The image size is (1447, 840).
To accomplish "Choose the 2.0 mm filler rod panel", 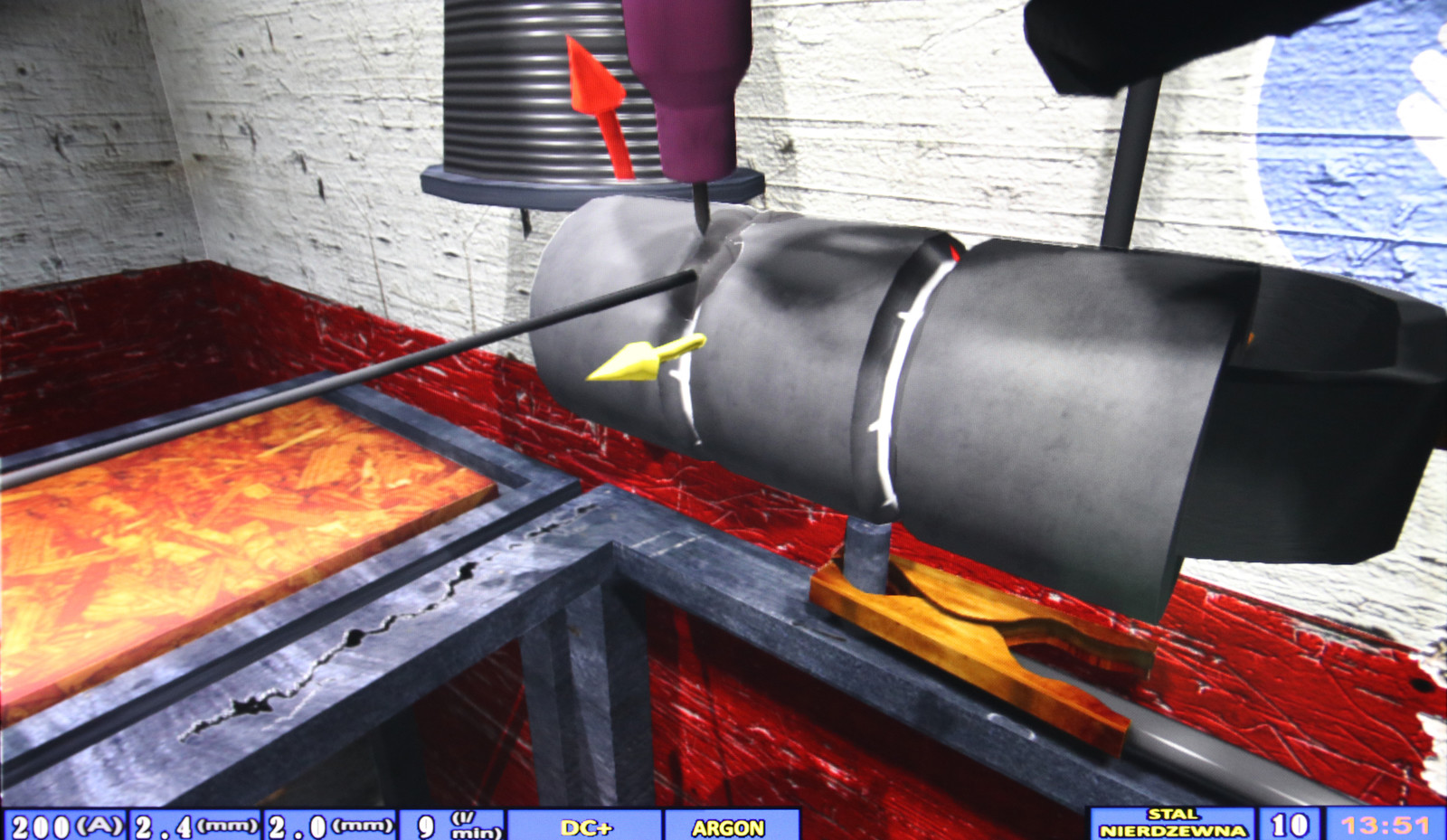I will 330,826.
